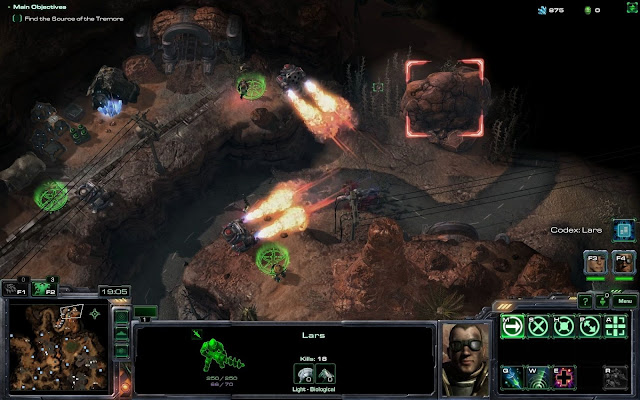The width and height of the screenshot is (640, 400).
Task: Activate the green radar scan ability
Action: click(539, 377)
